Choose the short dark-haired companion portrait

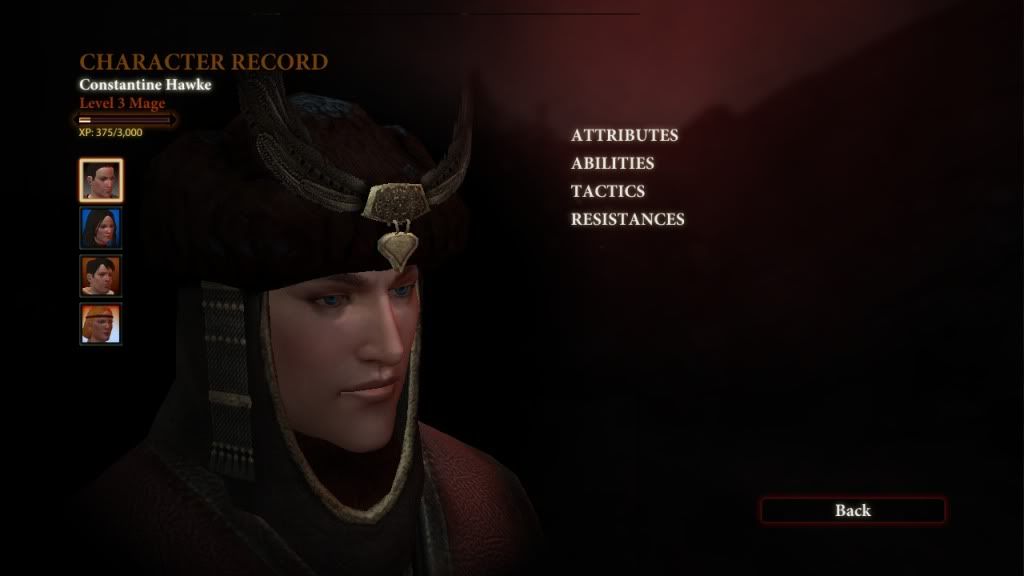coord(101,276)
